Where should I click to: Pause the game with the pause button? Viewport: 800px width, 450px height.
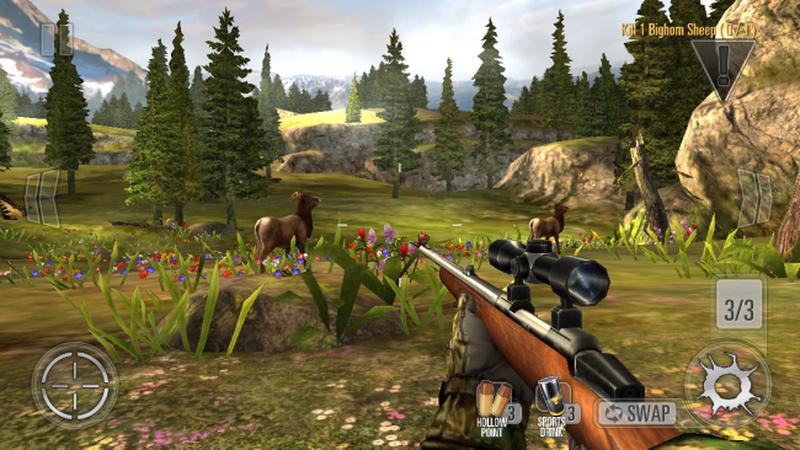[54, 40]
